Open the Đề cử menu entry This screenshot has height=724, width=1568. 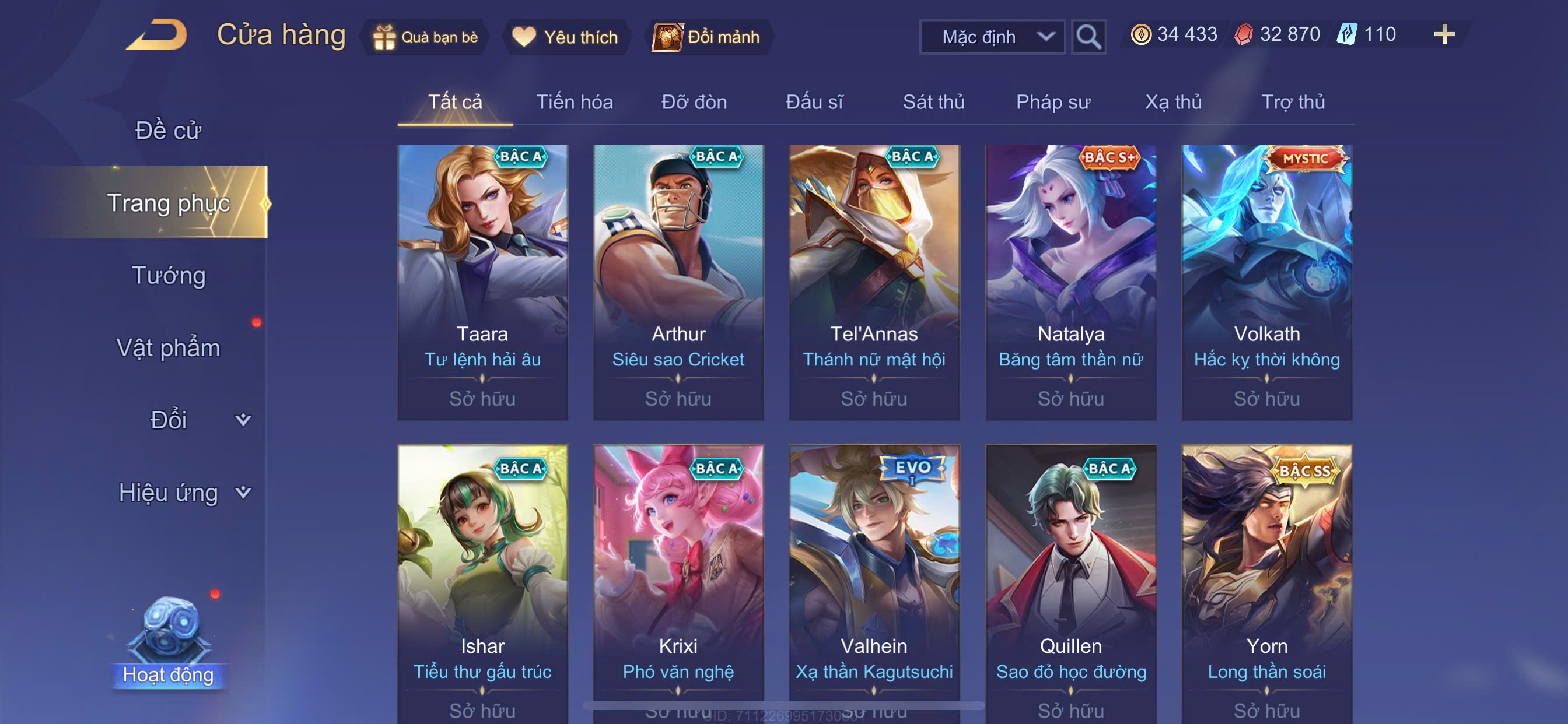[168, 130]
